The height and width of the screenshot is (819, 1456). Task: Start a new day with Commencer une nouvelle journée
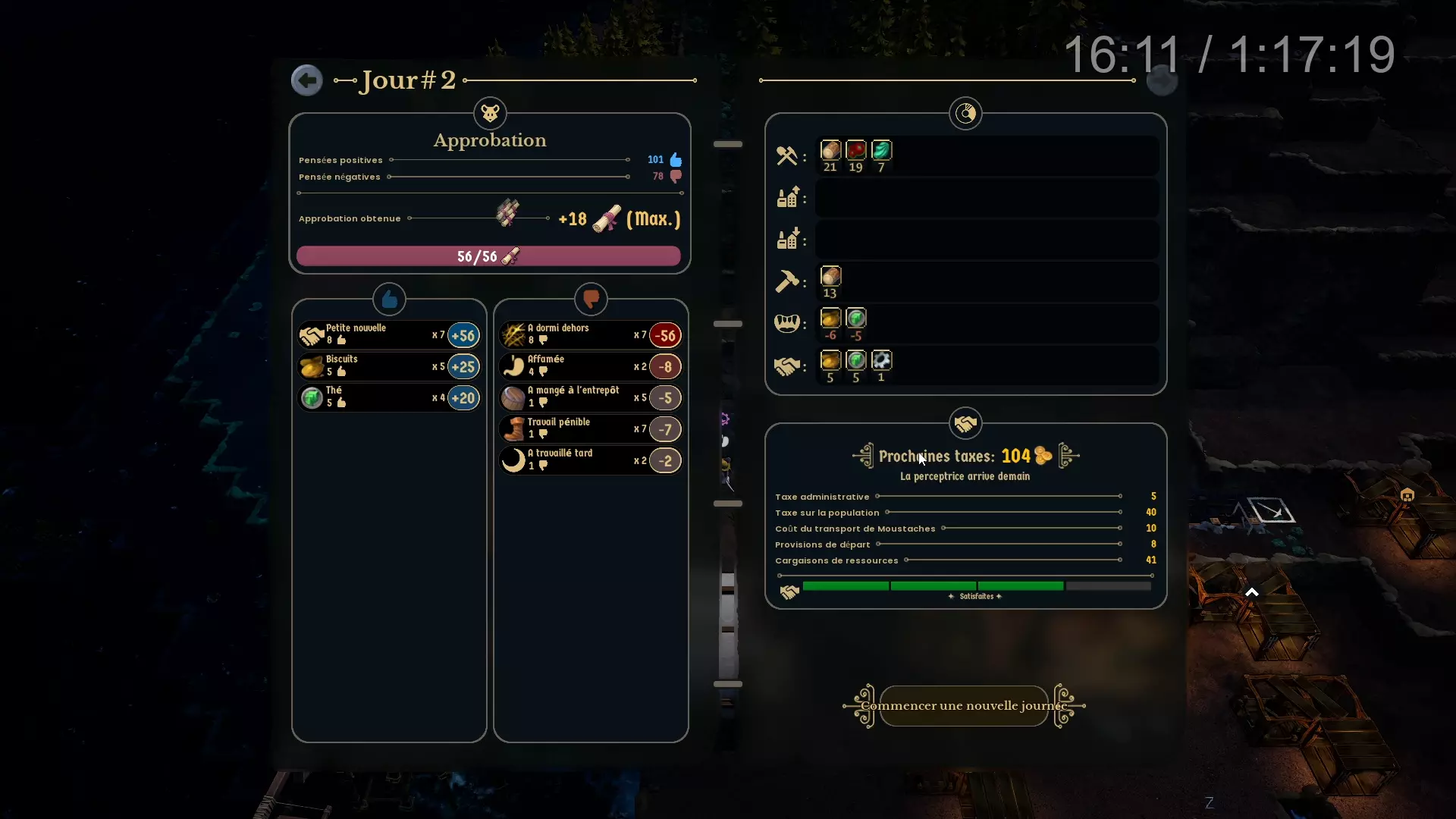click(964, 706)
